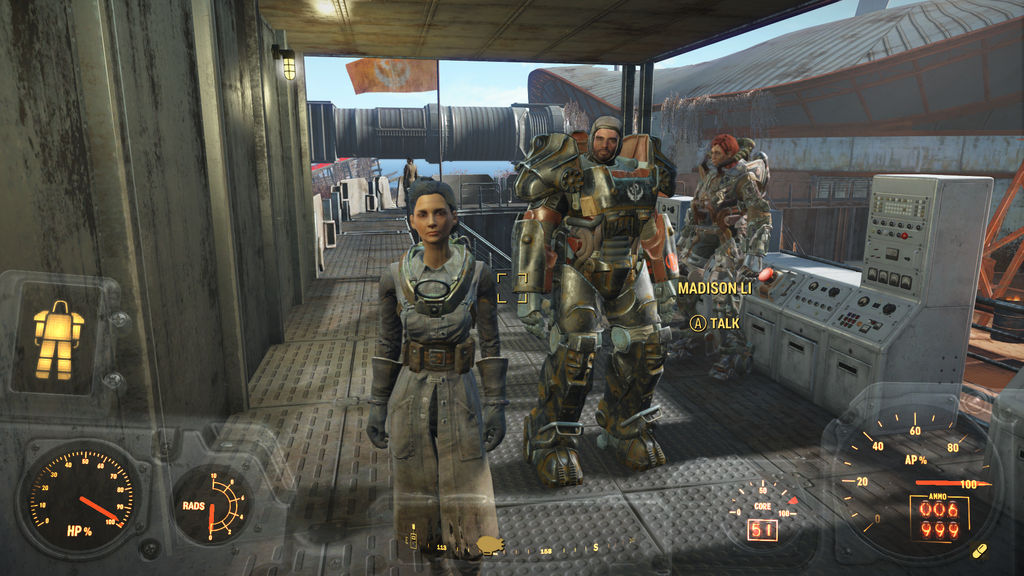Screen dimensions: 1024x576
Task: Click the power armor condition icon
Action: click(58, 339)
